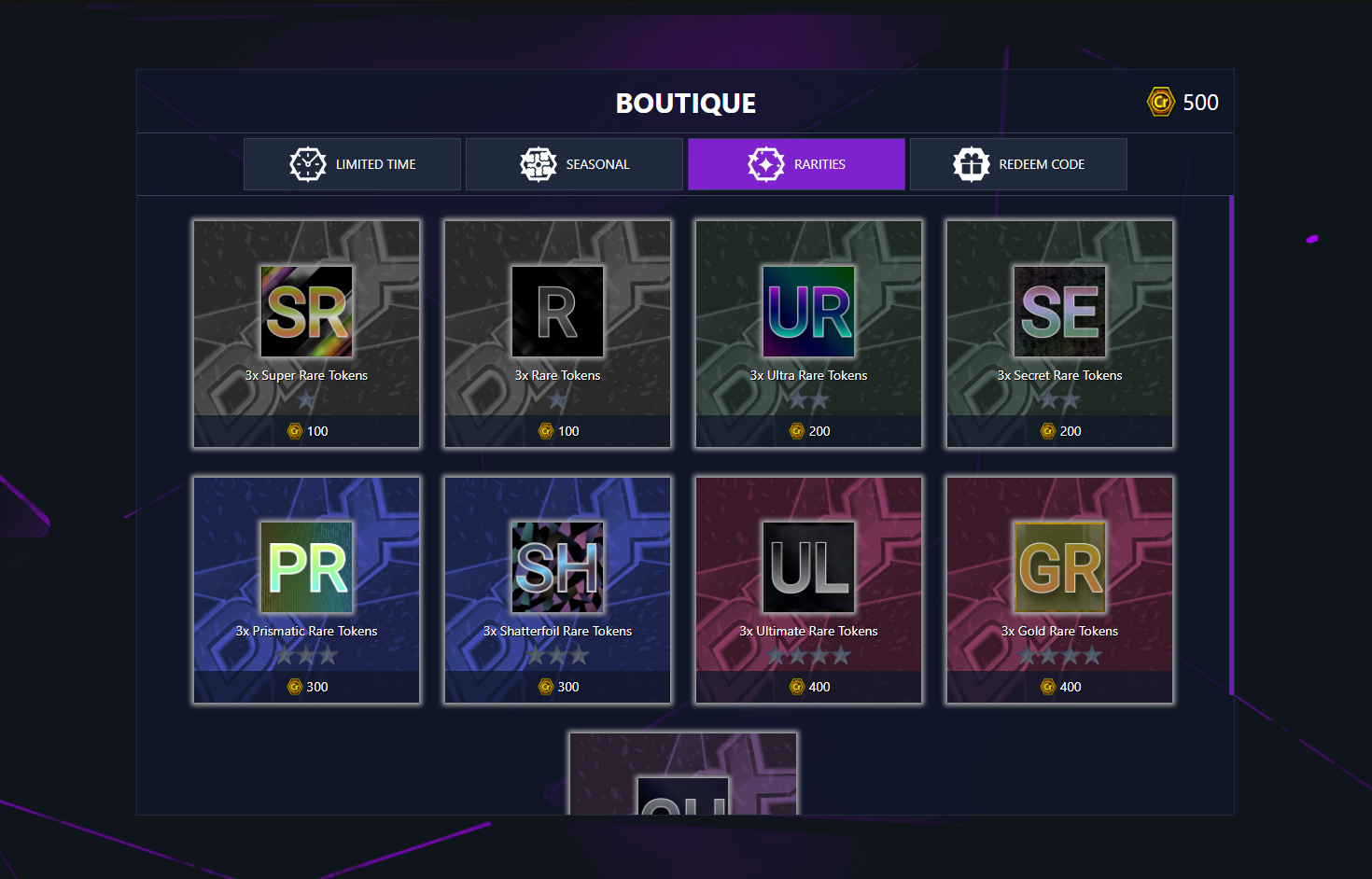Viewport: 1372px width, 879px height.
Task: Select the SH shatterfoil emblem icon
Action: [557, 566]
